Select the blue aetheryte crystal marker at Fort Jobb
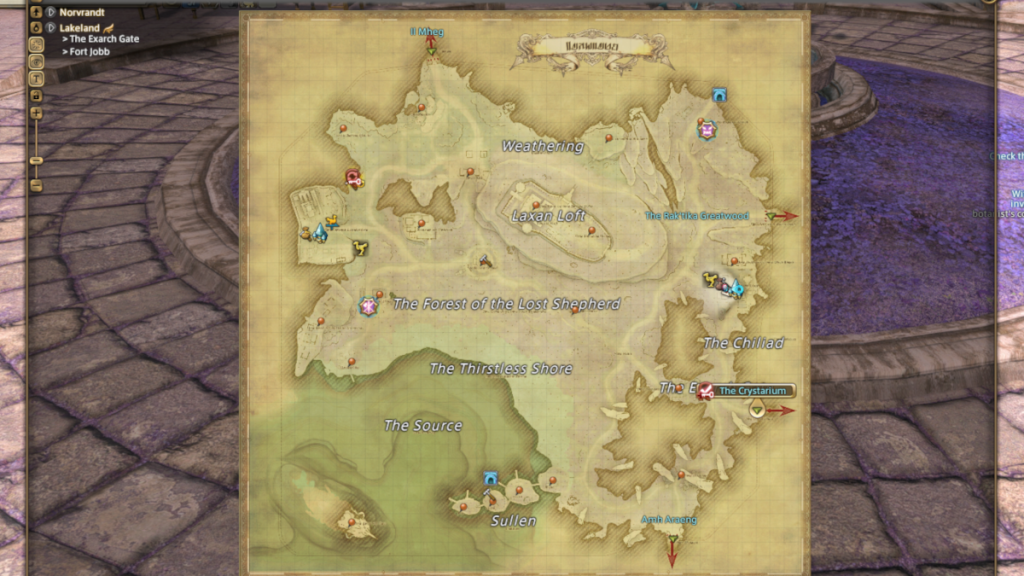Screen dimensions: 1024x576 tap(319, 232)
